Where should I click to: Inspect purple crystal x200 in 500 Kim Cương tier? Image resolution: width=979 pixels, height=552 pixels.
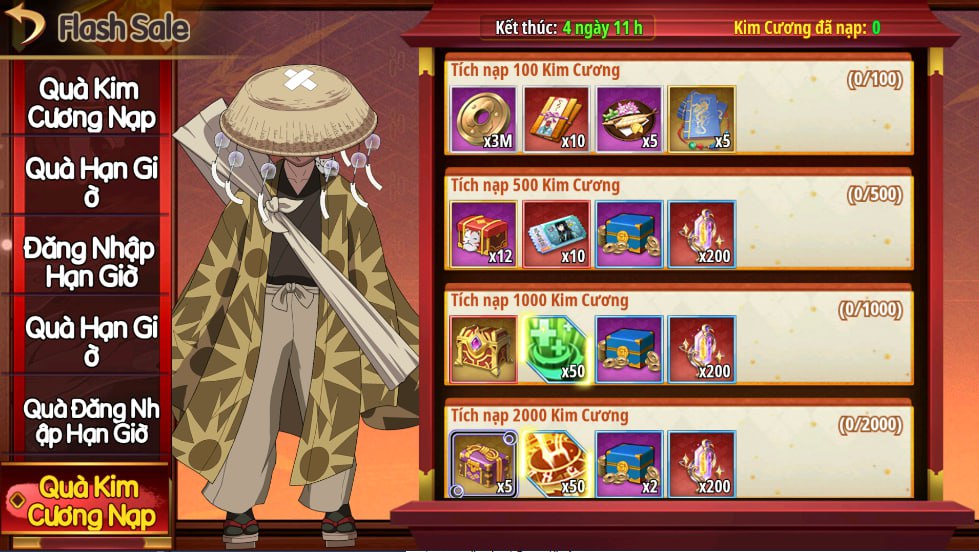(x=702, y=235)
